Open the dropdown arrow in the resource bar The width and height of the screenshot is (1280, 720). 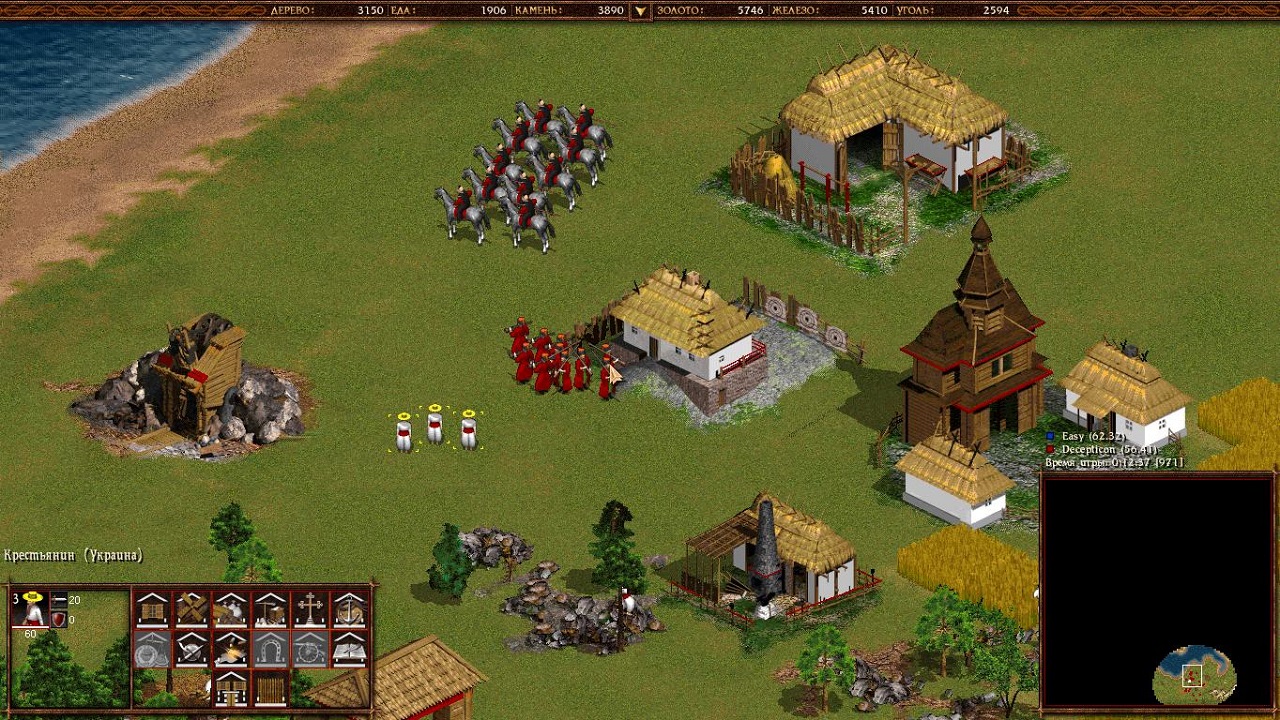click(640, 11)
